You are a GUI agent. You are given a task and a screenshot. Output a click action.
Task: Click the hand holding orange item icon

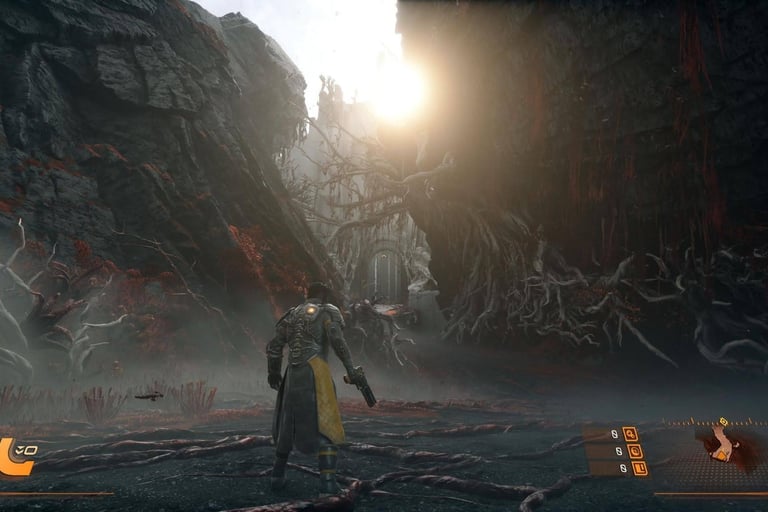click(720, 446)
